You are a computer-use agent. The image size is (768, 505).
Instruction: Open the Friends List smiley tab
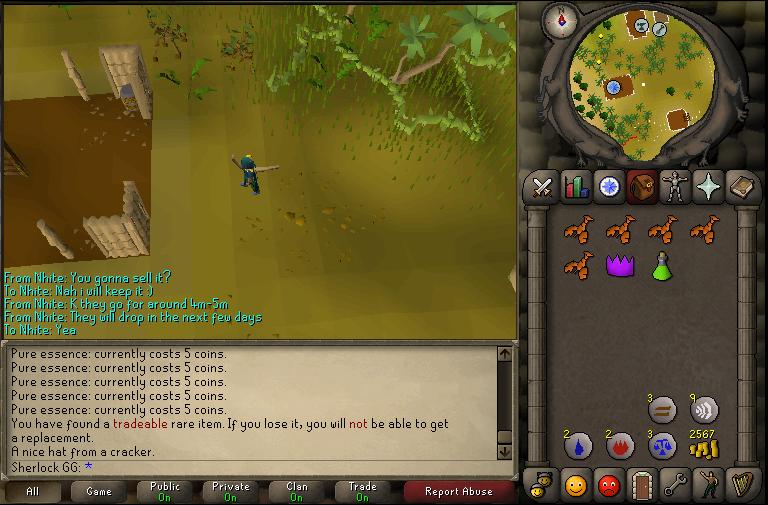[x=576, y=485]
